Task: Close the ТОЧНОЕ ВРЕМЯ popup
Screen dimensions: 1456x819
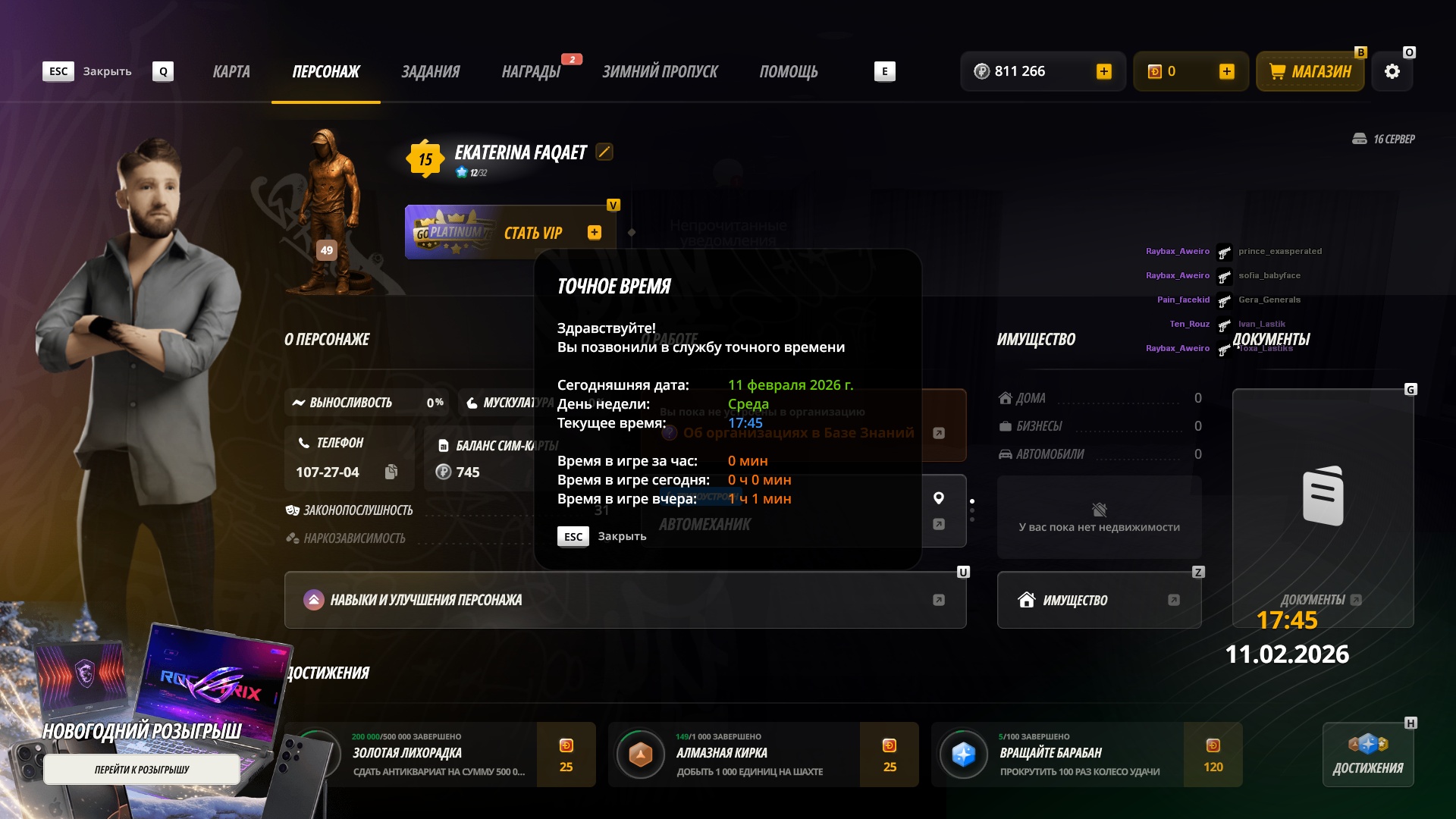Action: 603,537
